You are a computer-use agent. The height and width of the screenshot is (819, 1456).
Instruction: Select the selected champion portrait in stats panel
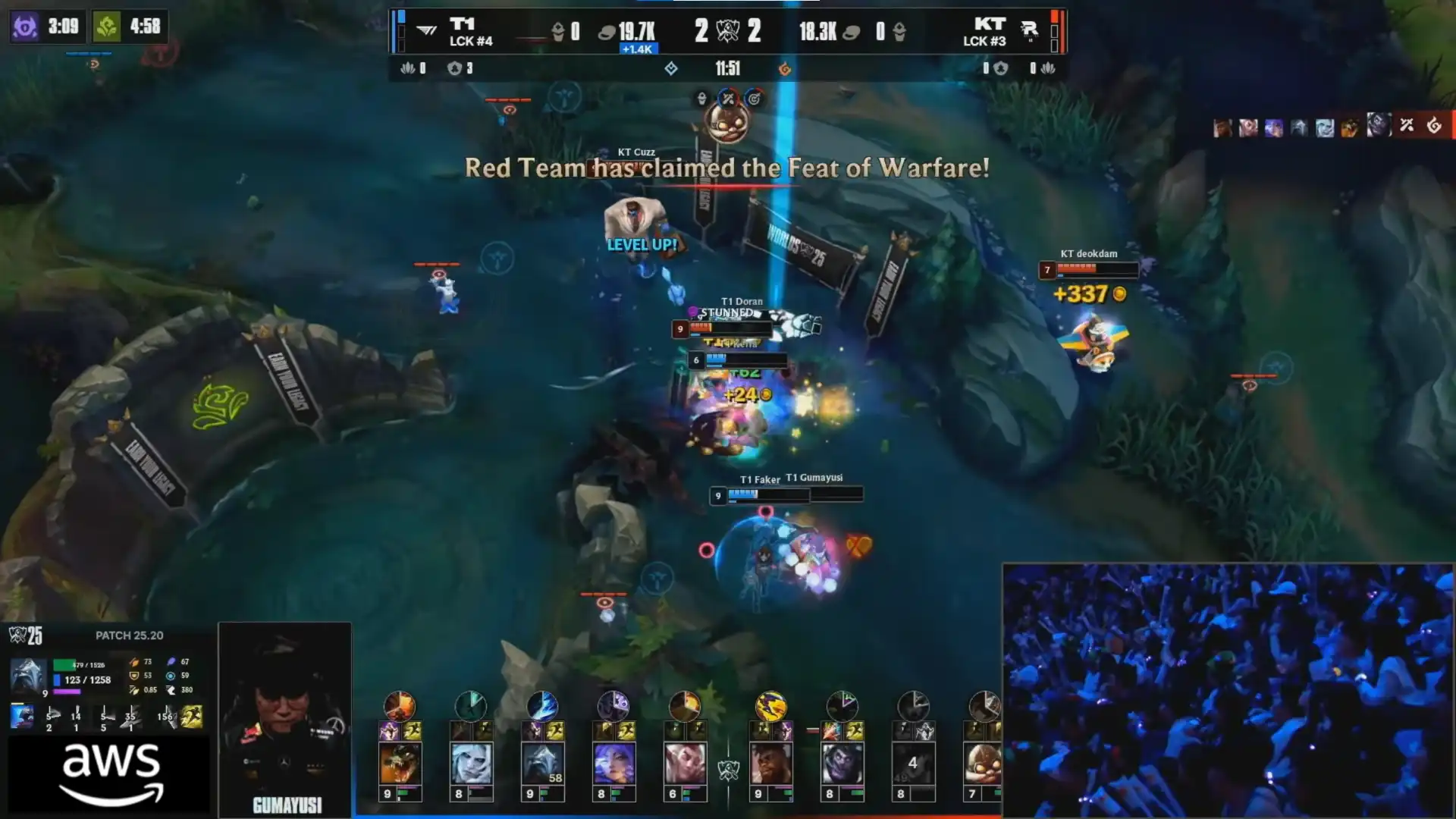[x=27, y=673]
